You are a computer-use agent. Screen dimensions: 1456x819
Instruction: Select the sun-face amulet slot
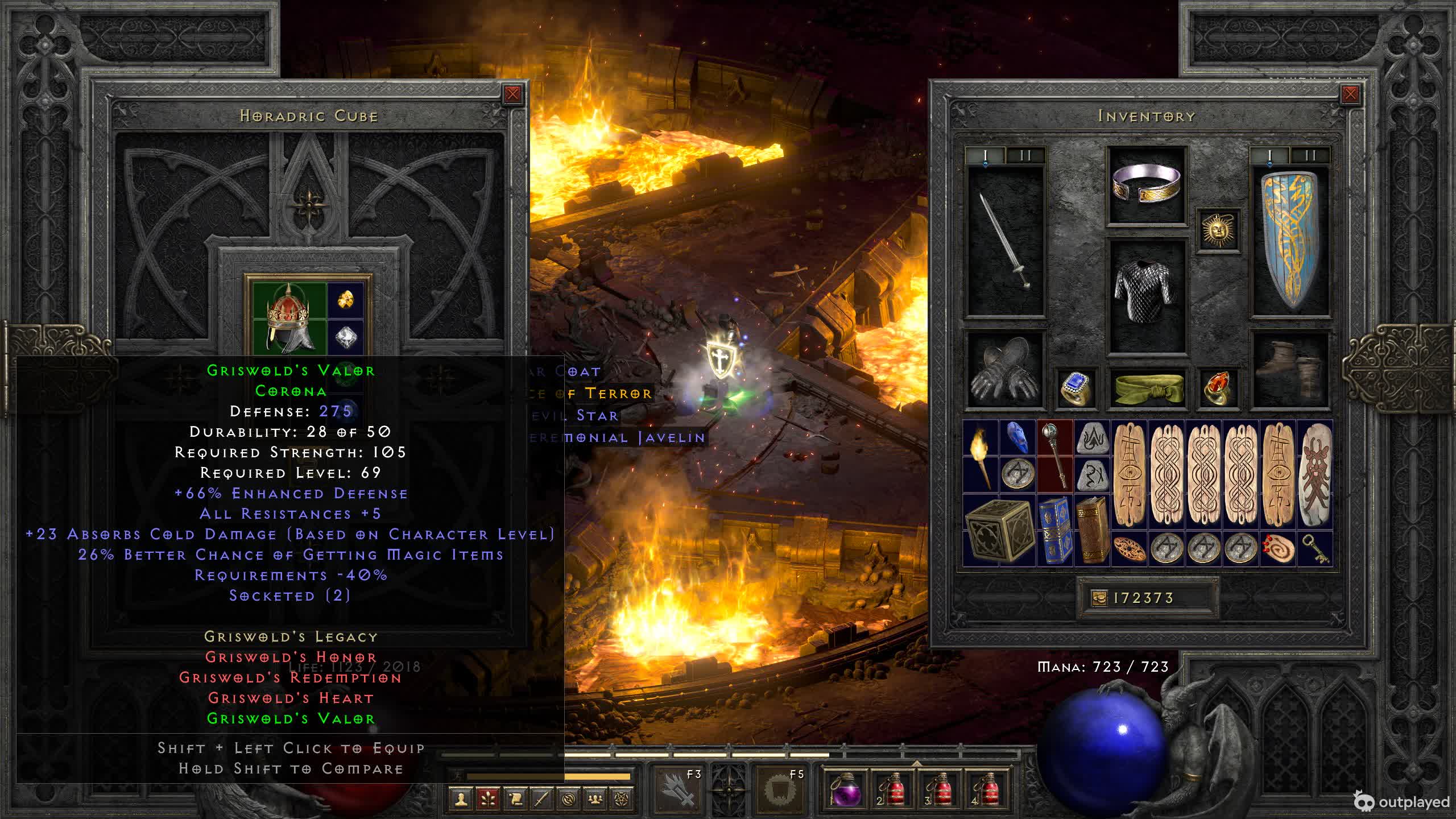(x=1218, y=230)
